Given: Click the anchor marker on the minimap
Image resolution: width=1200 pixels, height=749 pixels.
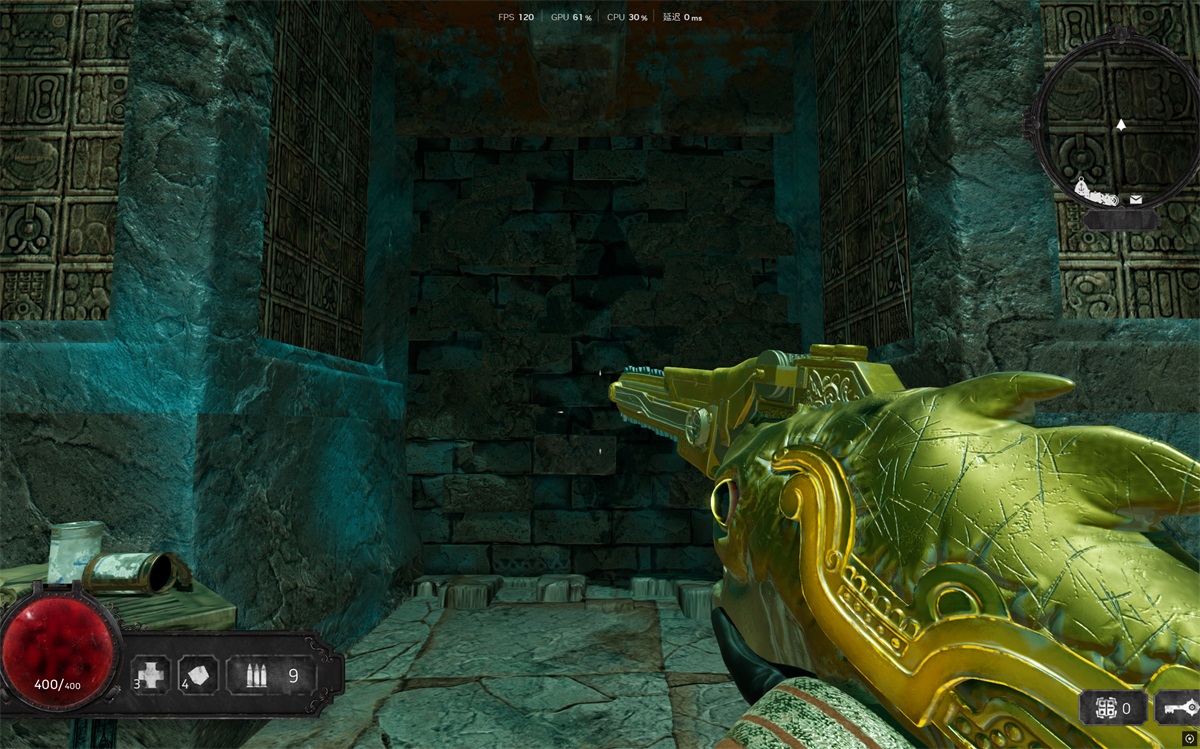Looking at the screenshot, I should click(x=1081, y=186).
